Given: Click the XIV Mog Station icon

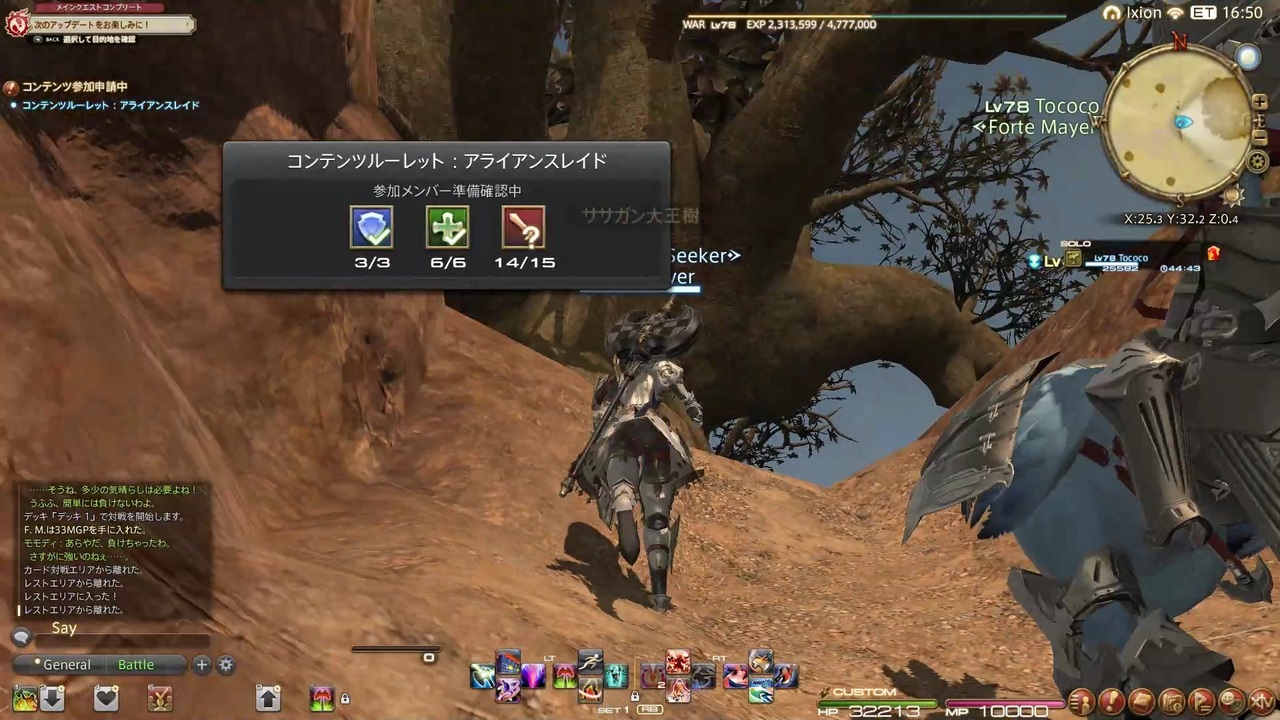Looking at the screenshot, I should (x=1260, y=700).
